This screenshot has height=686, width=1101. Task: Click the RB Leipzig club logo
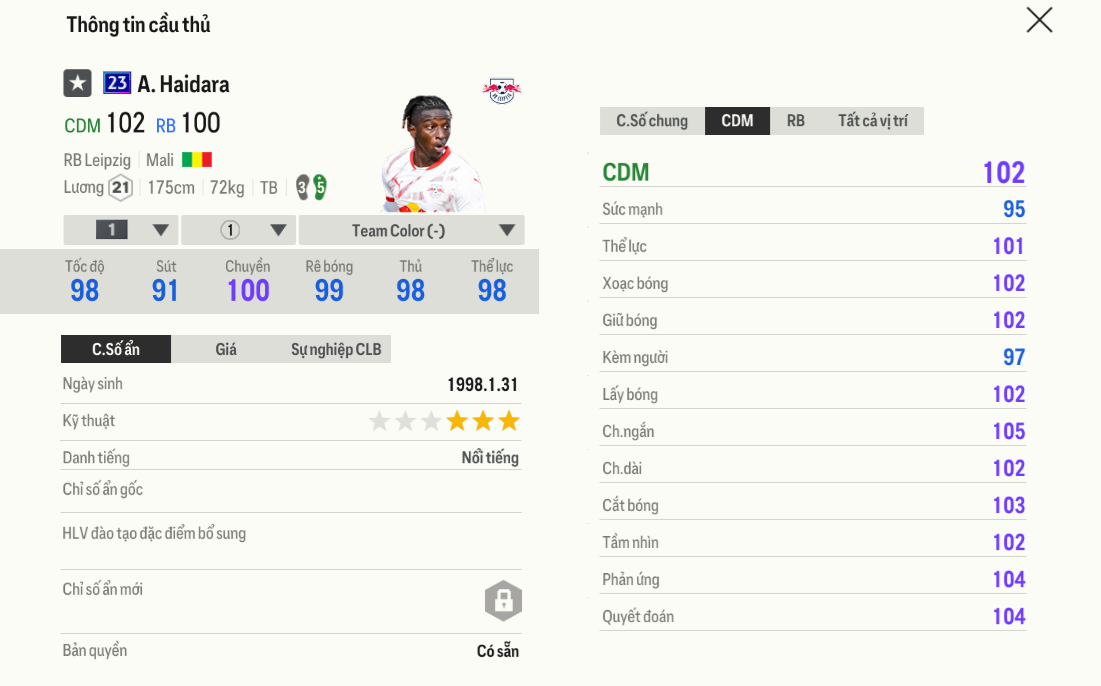(x=501, y=91)
